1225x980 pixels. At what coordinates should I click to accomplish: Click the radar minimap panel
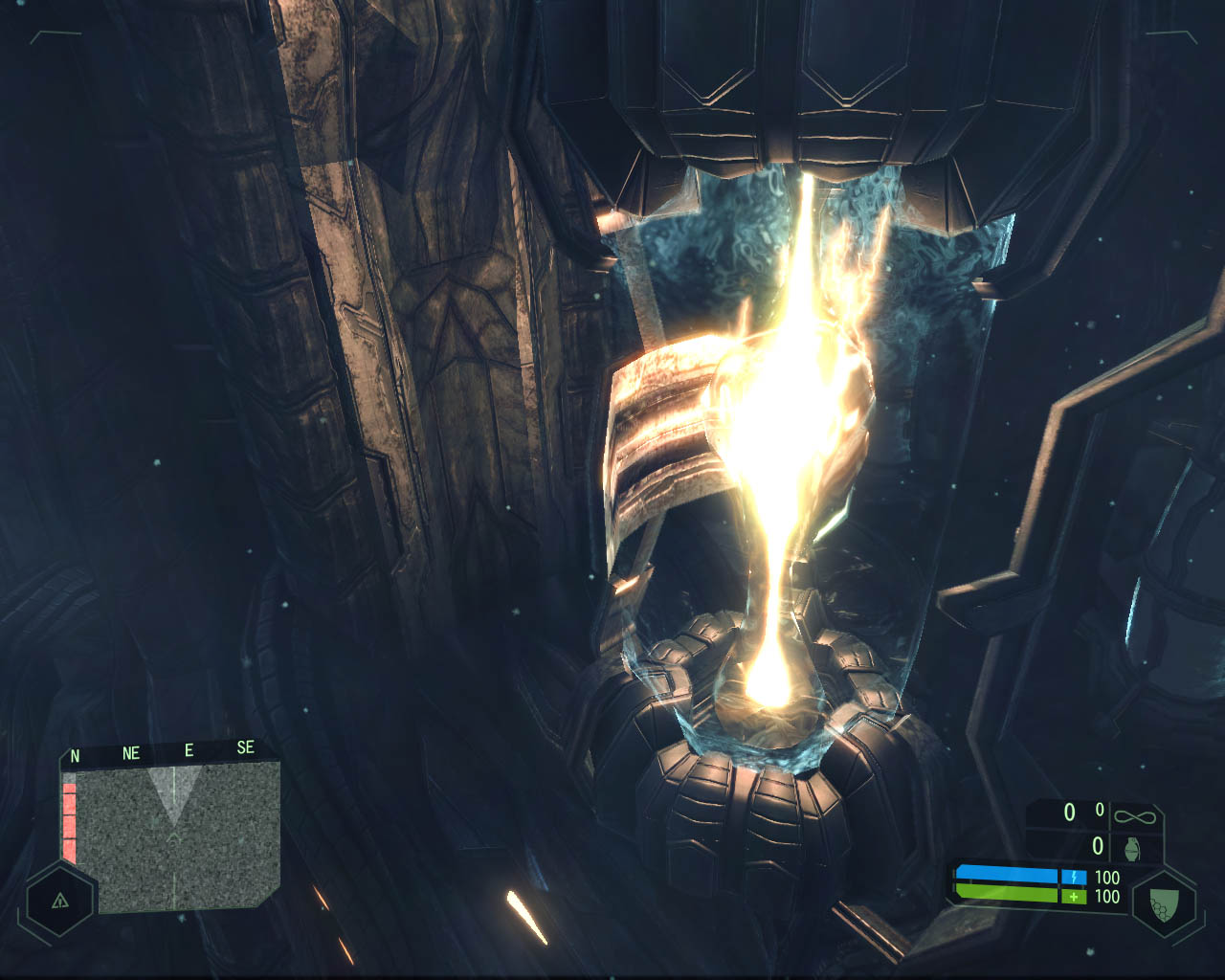[177, 837]
